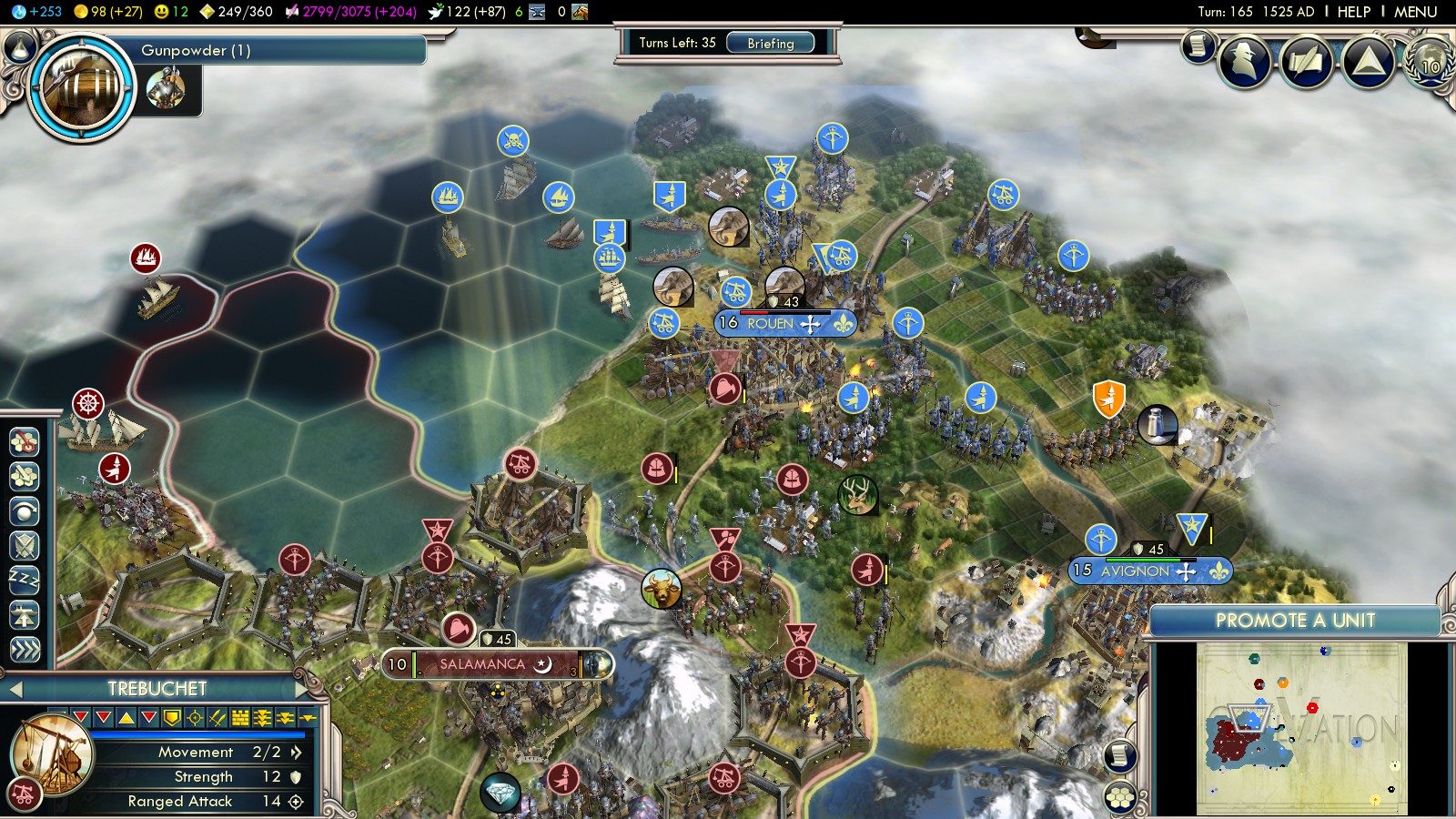The width and height of the screenshot is (1456, 819).
Task: Open the social policies triangle icon
Action: click(1368, 61)
